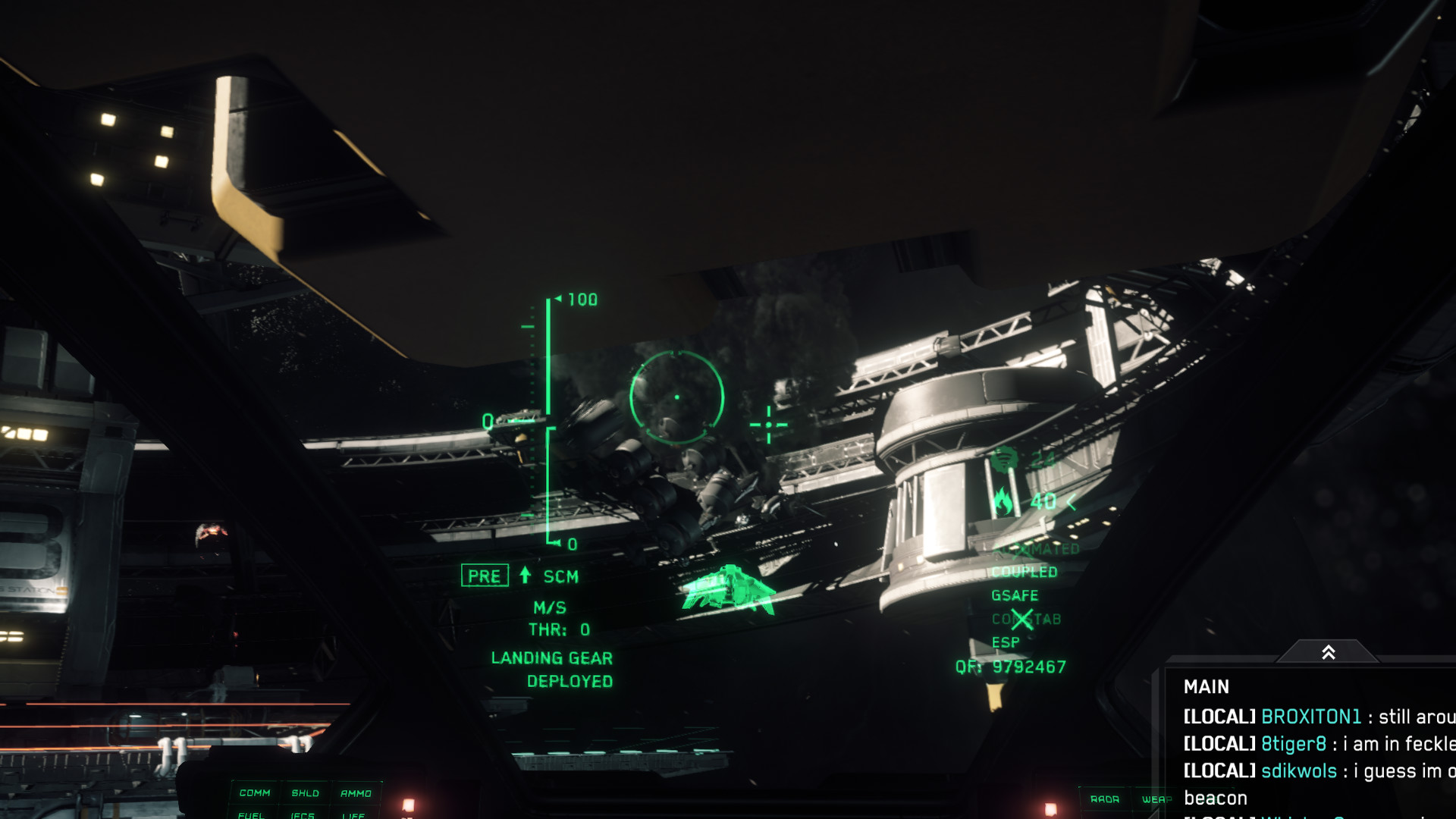
Task: Open the RADR radar display tab
Action: (1105, 799)
